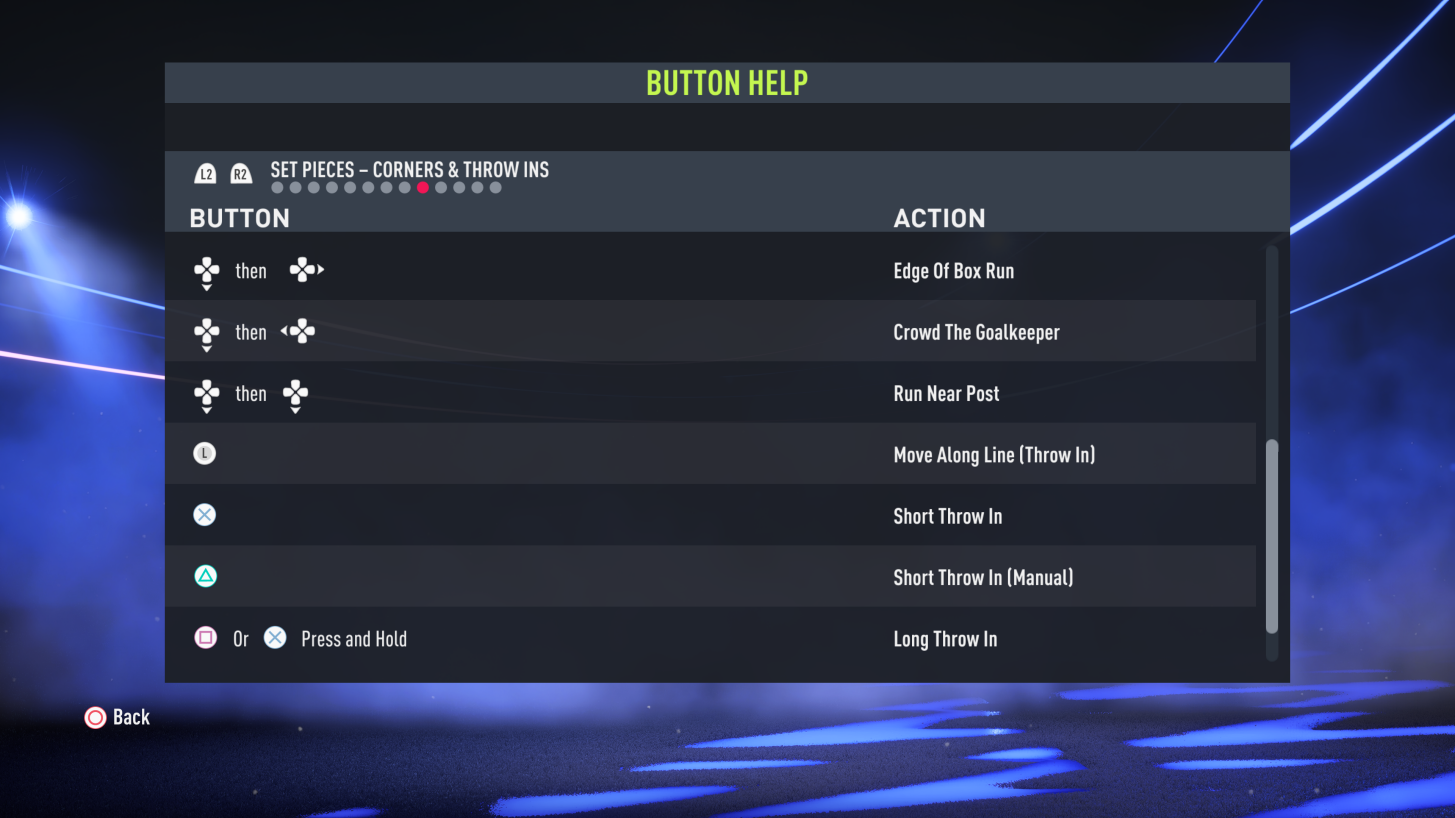Select the X button icon beside Short Throw In
Viewport: 1455px width, 818px height.
click(204, 514)
